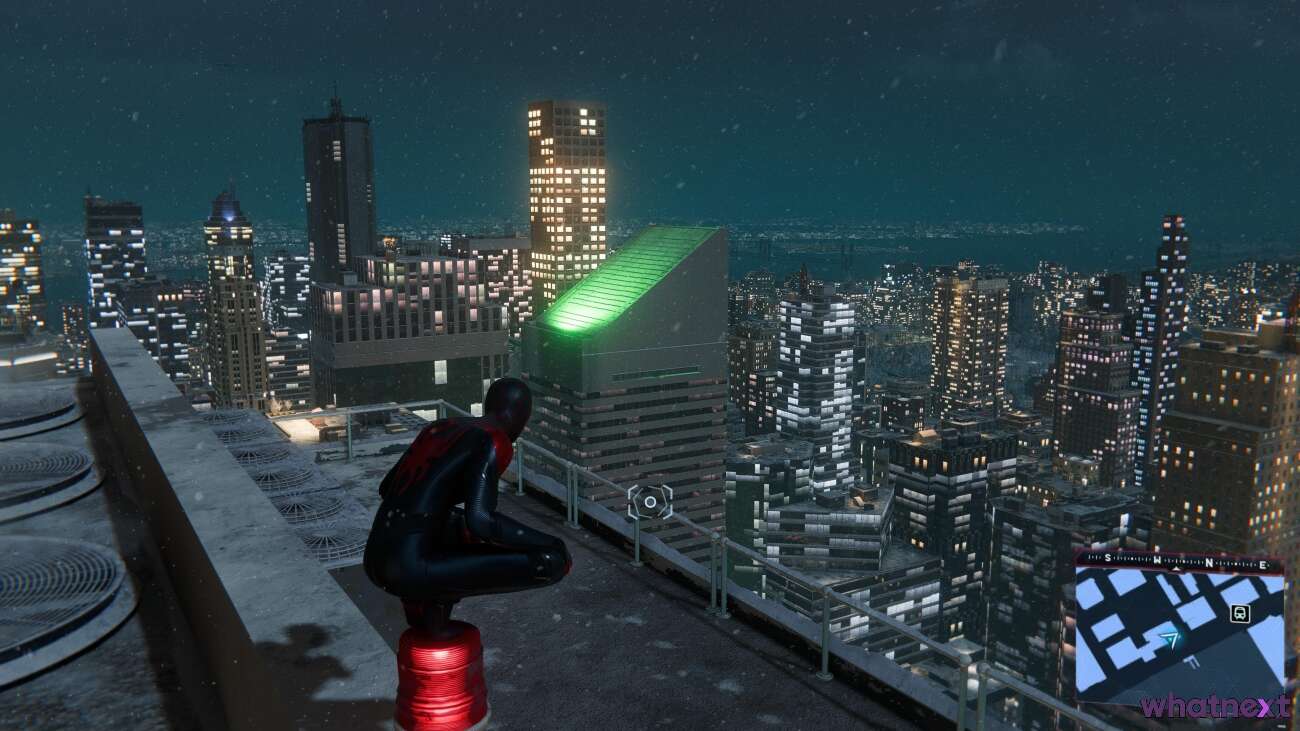This screenshot has width=1300, height=731.
Task: Select the subway fast-travel icon on the minimap
Action: click(x=1241, y=613)
